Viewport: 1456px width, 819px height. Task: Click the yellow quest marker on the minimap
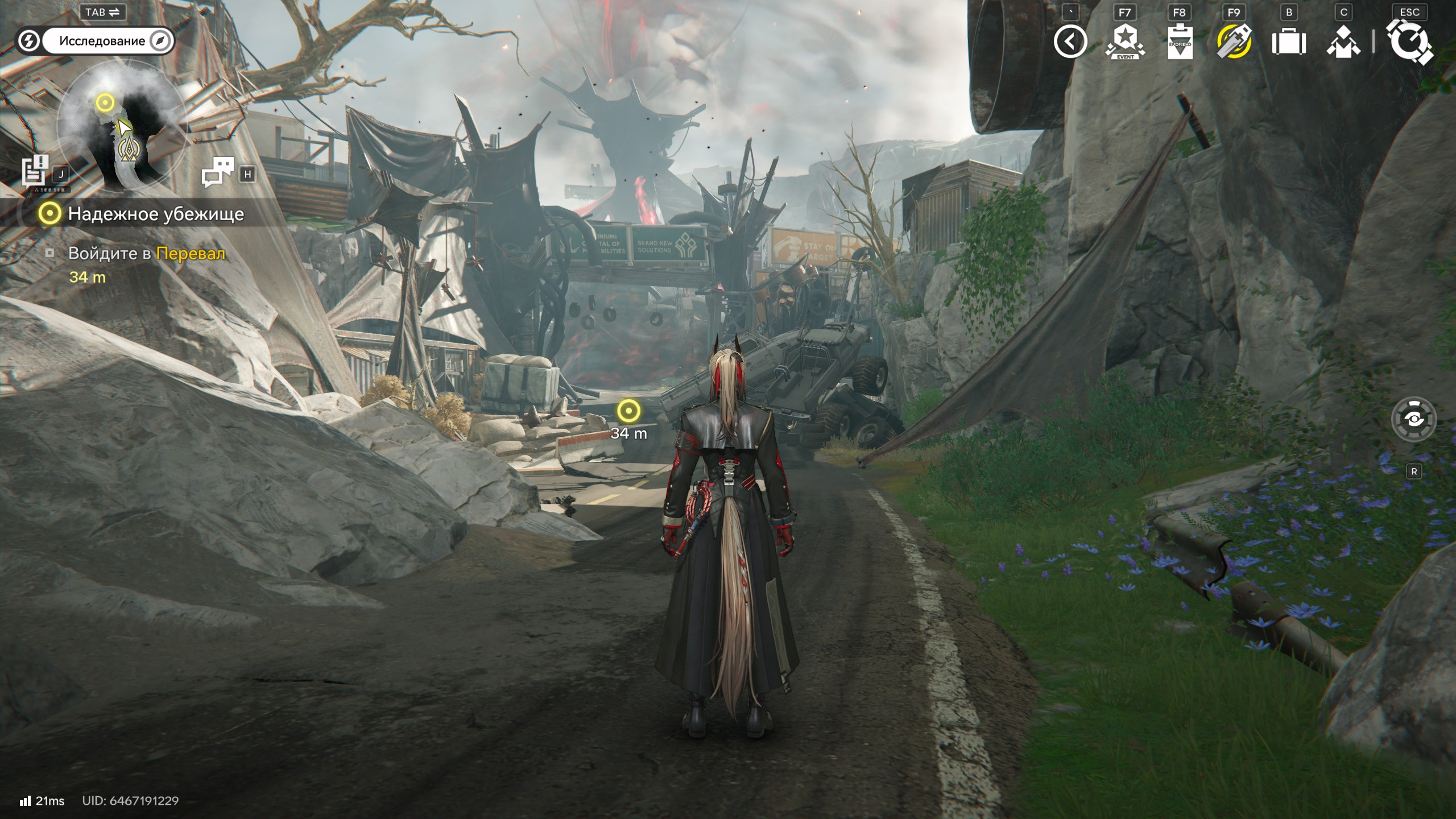(105, 103)
